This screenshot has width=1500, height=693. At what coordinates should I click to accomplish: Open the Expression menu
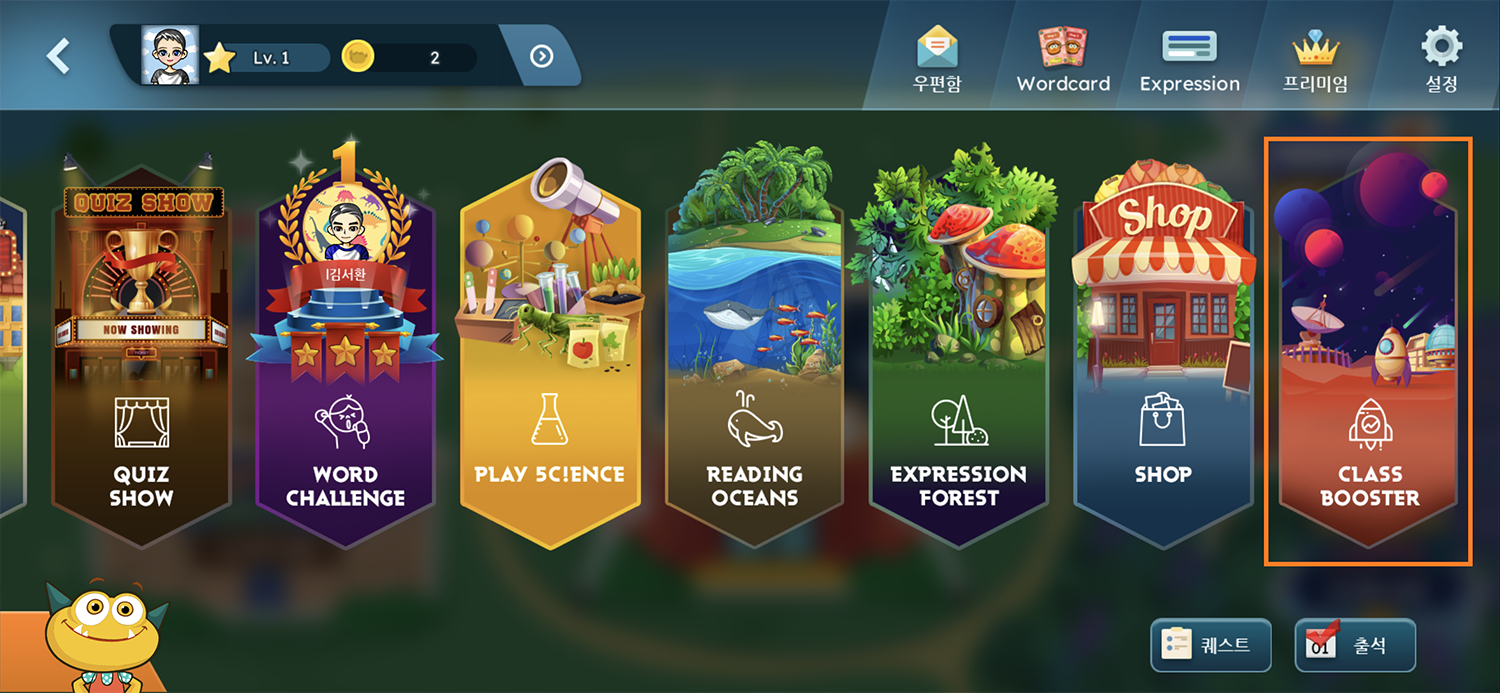pyautogui.click(x=1189, y=60)
